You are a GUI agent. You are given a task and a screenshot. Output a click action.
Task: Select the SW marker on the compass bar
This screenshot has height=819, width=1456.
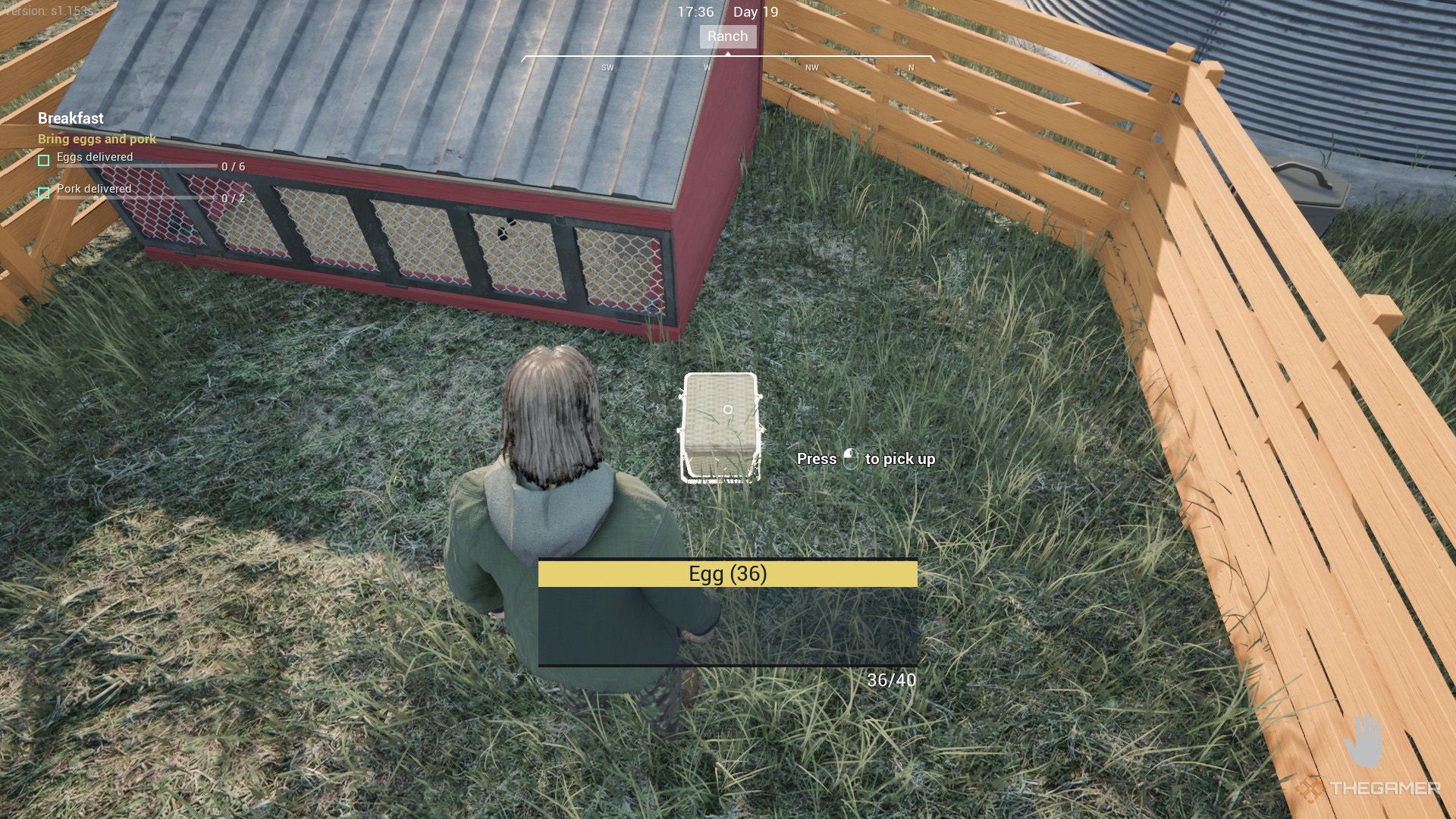click(606, 67)
